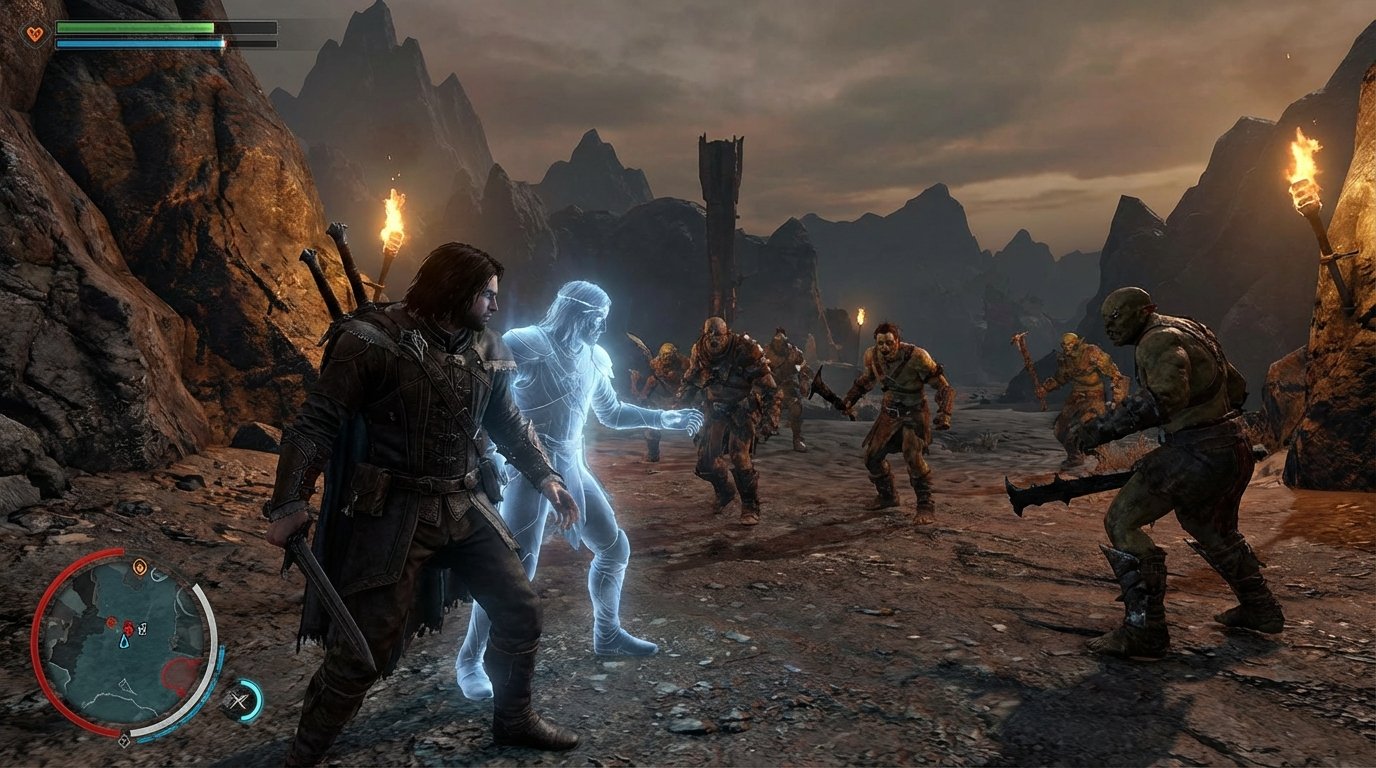Toggle the red detection zone on the minimap
Image resolution: width=1376 pixels, height=768 pixels.
tap(181, 674)
